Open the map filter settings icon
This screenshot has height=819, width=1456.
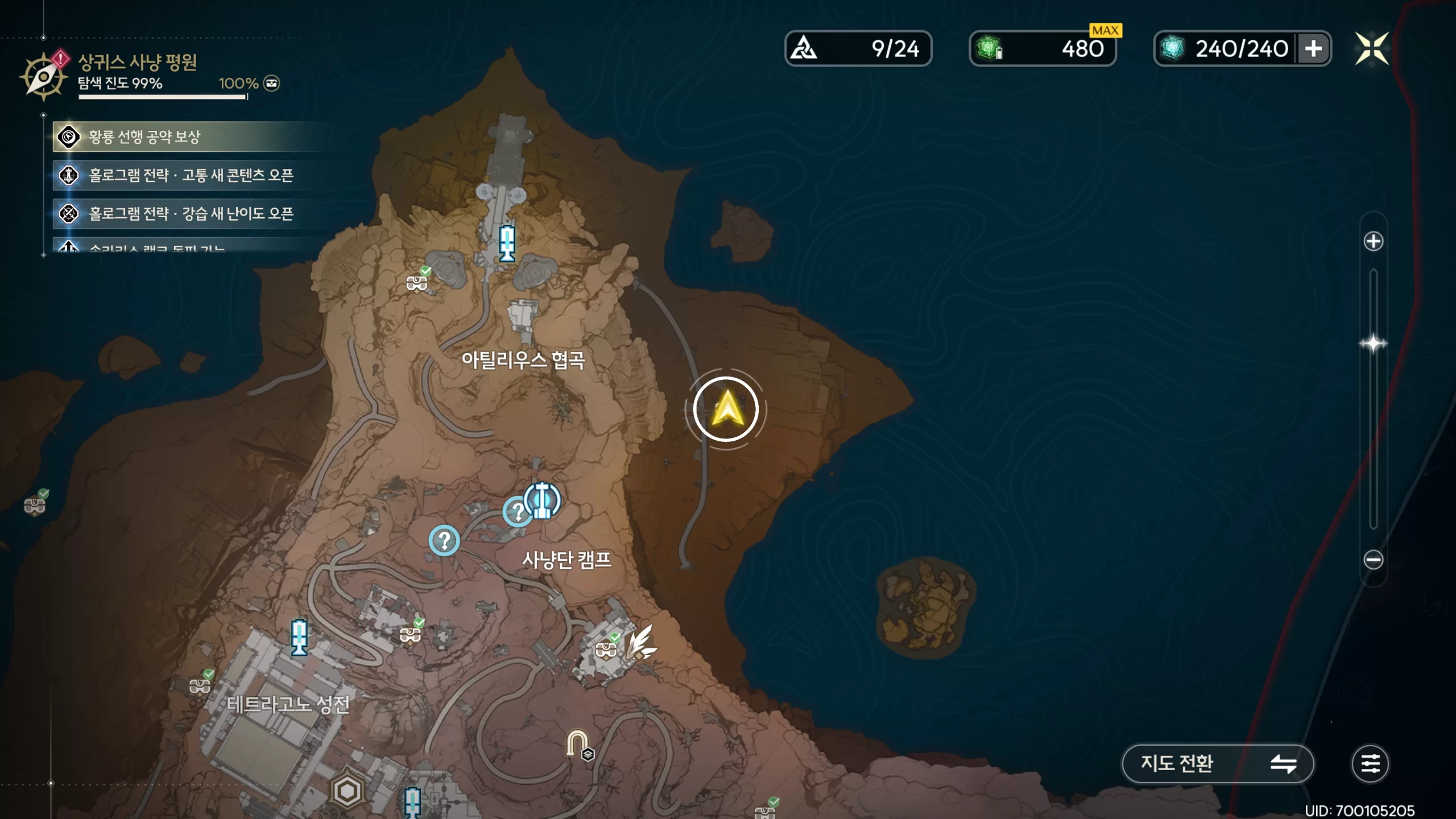[1370, 763]
